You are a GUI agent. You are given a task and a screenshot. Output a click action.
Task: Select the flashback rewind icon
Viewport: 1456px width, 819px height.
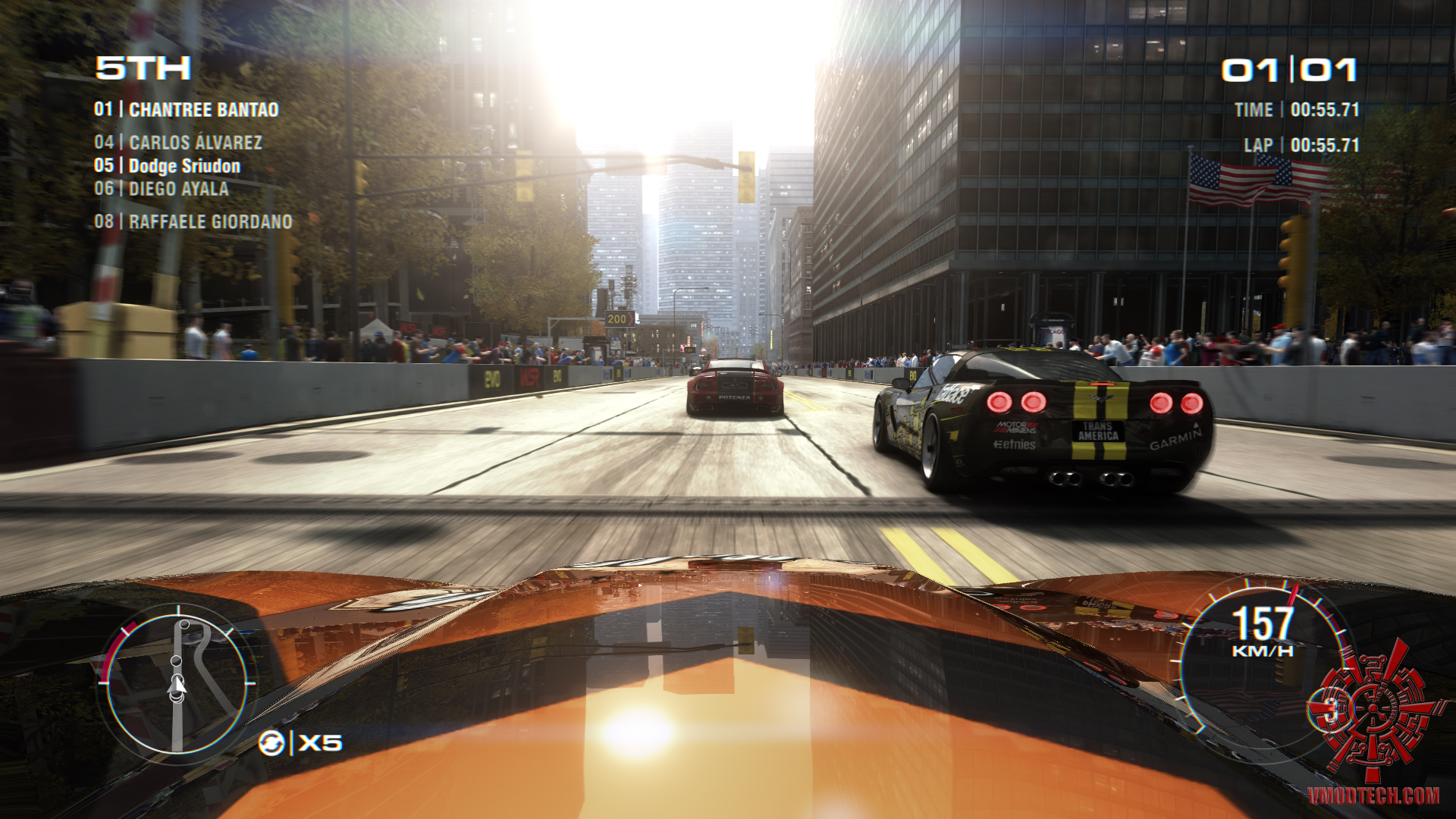pos(271,743)
